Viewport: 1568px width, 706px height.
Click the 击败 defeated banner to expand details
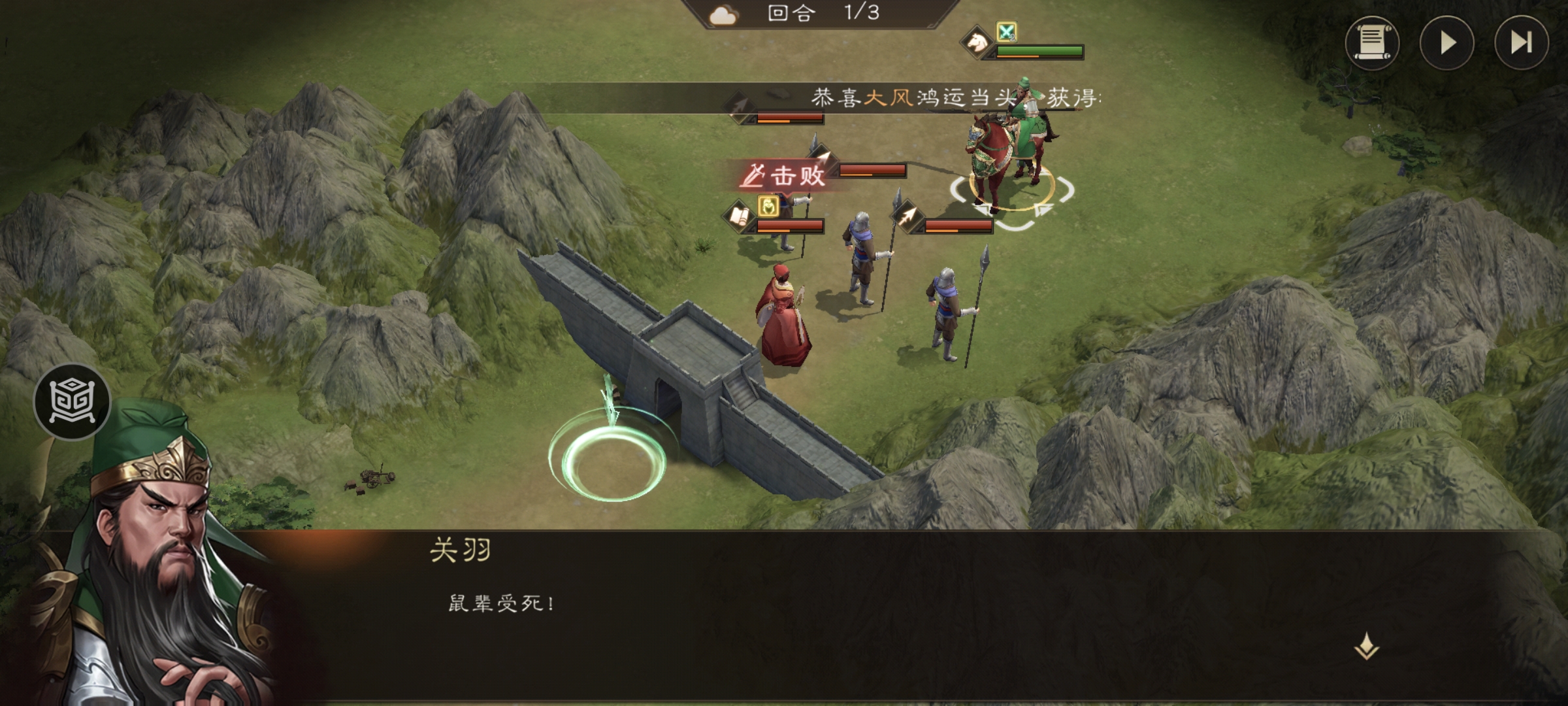(x=783, y=175)
